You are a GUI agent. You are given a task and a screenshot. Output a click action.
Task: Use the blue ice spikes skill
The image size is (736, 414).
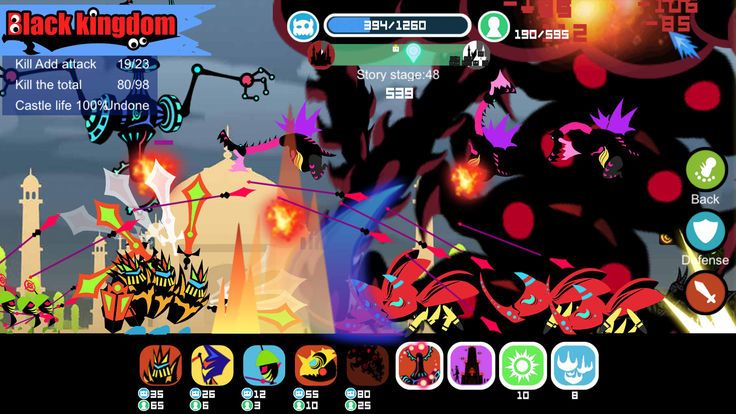coord(575,366)
